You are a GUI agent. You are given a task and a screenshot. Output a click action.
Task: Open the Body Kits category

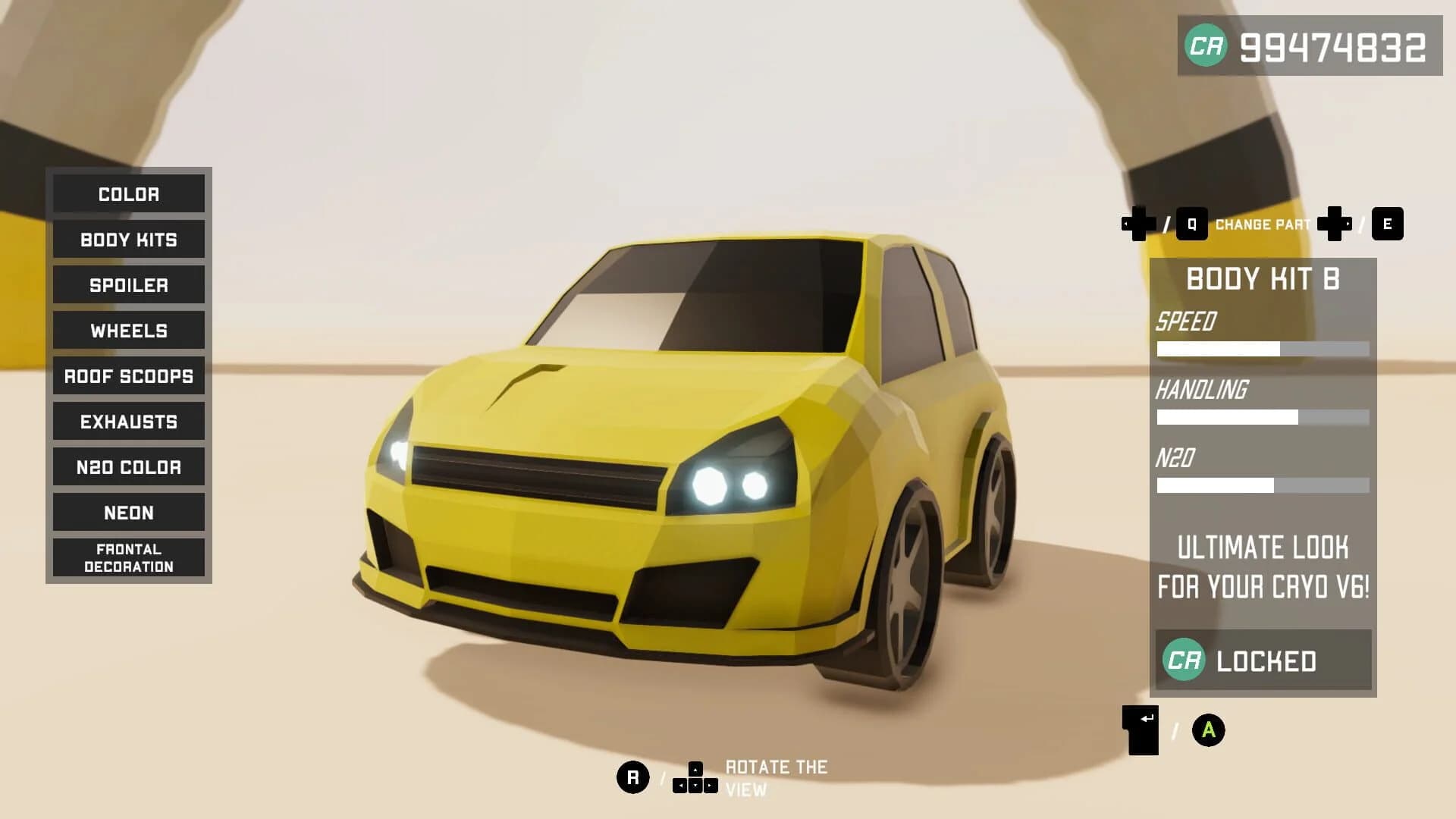pos(128,240)
